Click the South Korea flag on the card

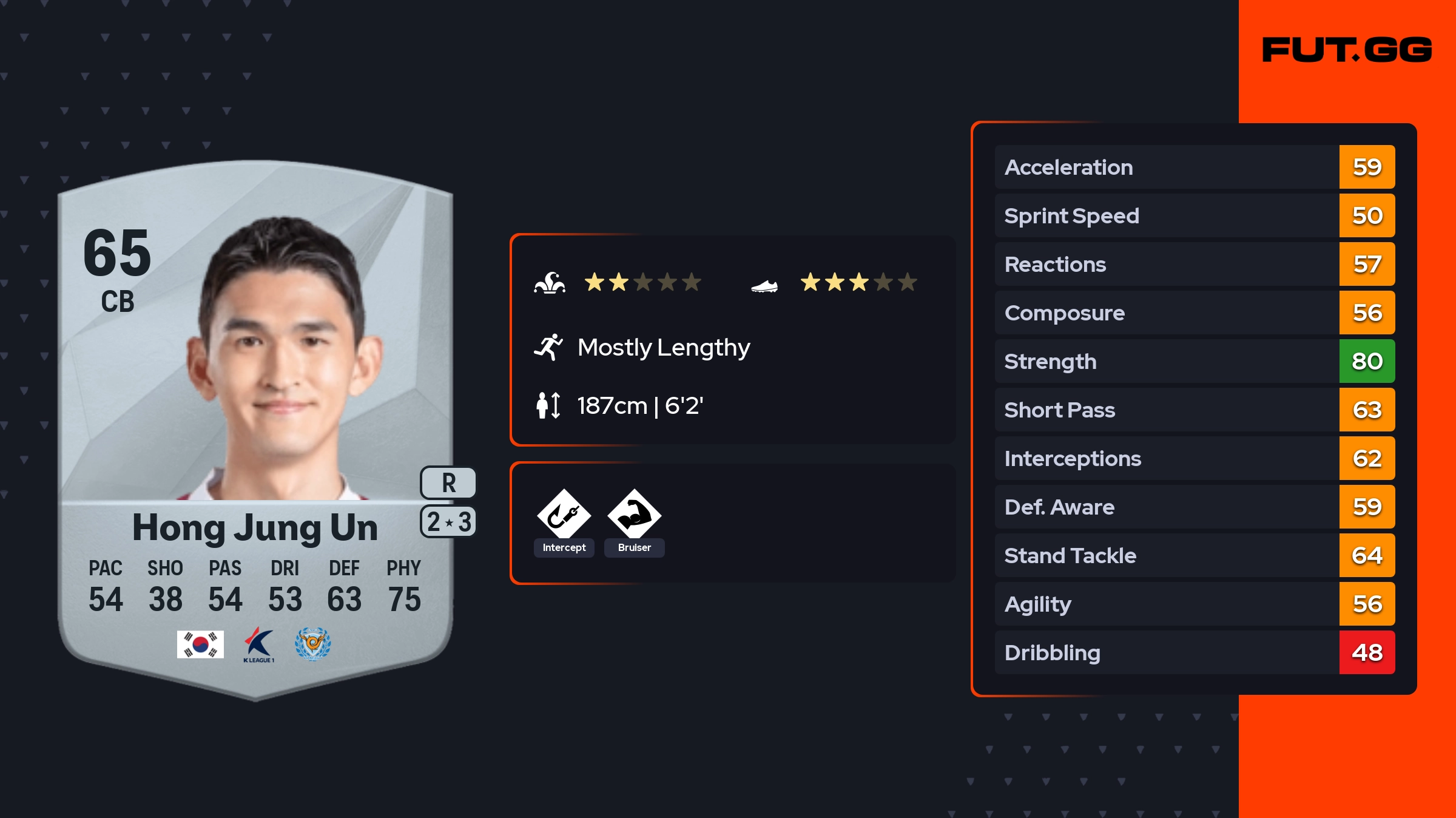[200, 644]
